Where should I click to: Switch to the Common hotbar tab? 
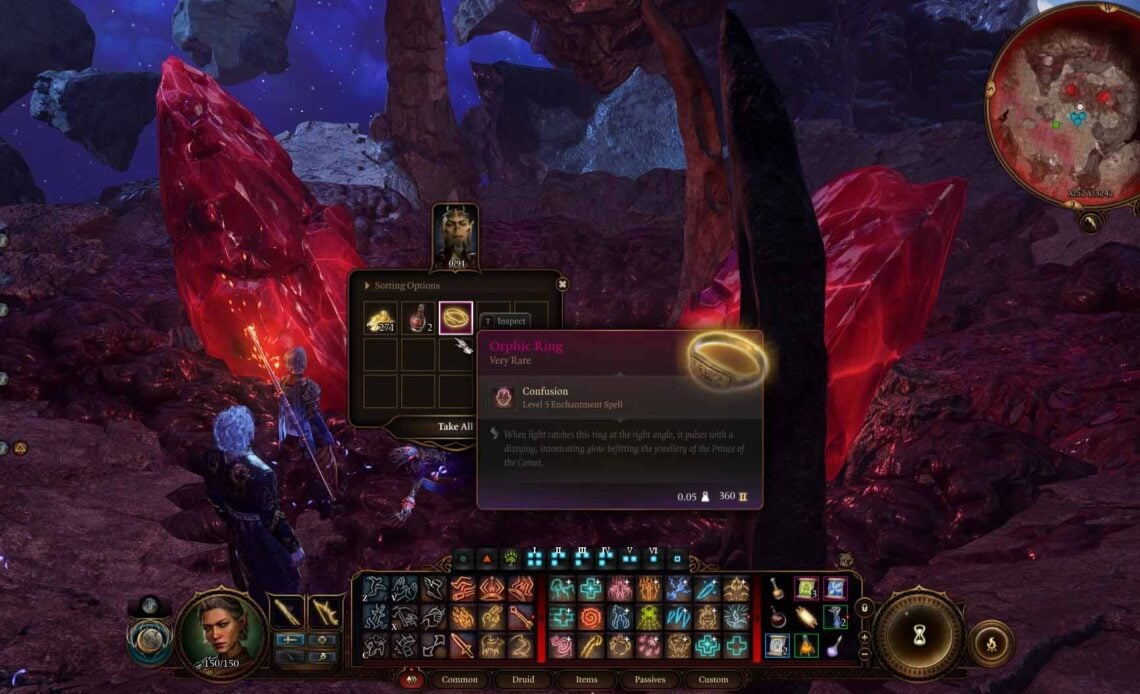pyautogui.click(x=459, y=680)
